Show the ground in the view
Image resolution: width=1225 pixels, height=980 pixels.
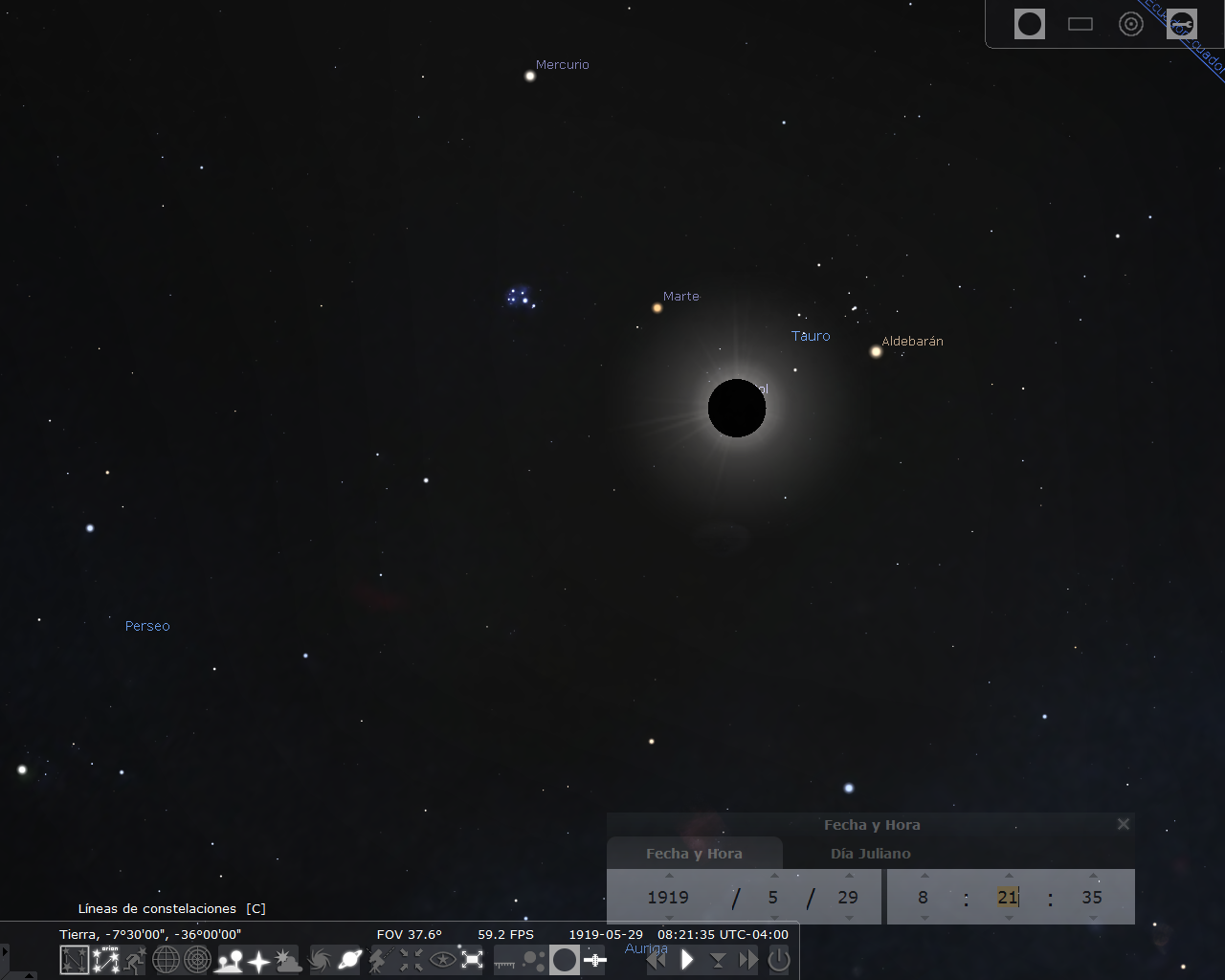tap(227, 959)
